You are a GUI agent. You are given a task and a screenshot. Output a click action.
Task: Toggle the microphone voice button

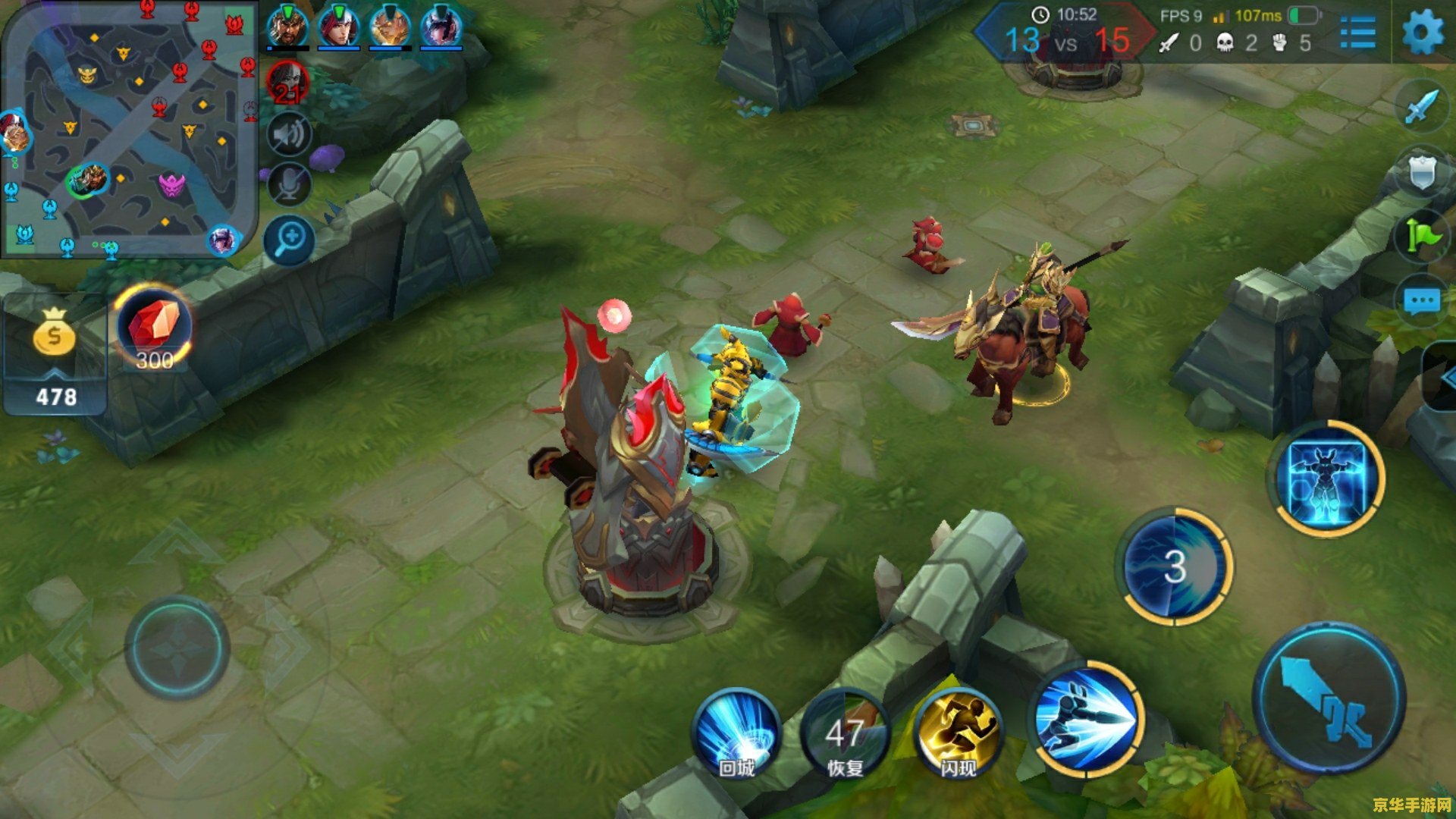tap(289, 184)
